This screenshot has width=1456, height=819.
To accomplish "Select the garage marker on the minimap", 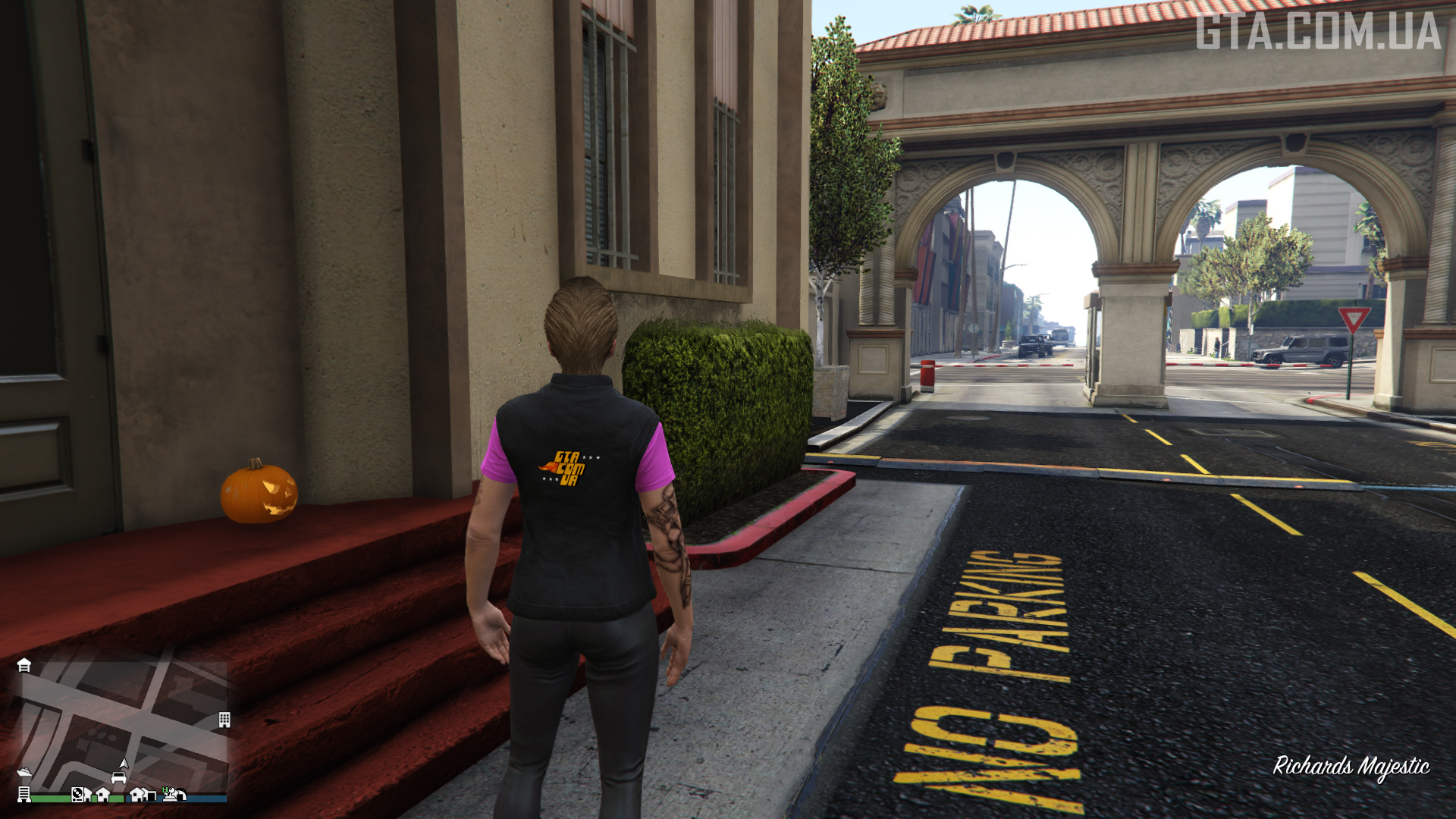I will (x=24, y=665).
